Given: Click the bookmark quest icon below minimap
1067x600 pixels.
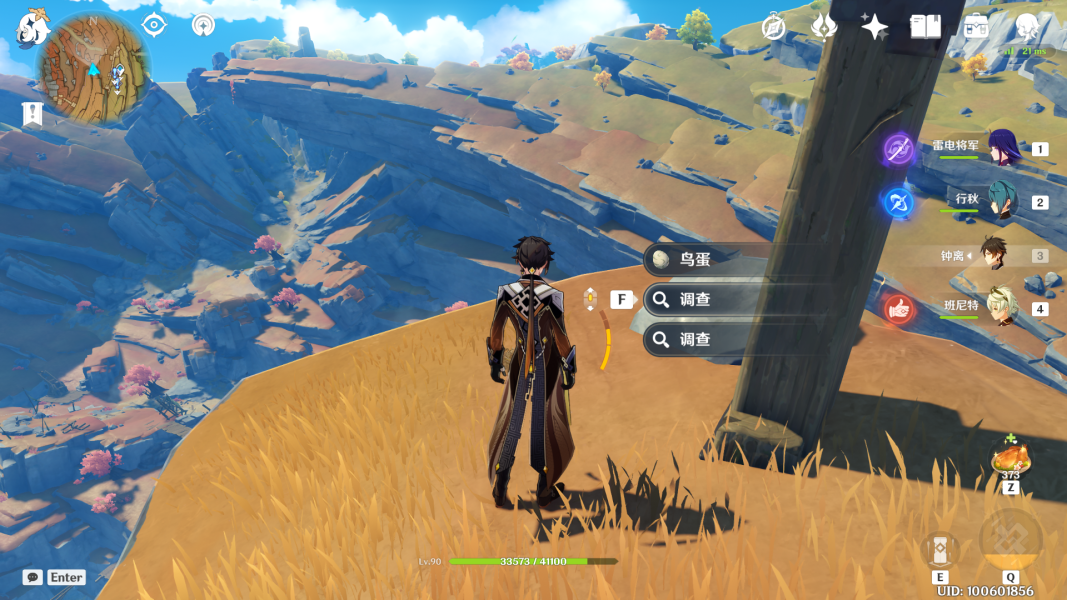Looking at the screenshot, I should [x=32, y=114].
